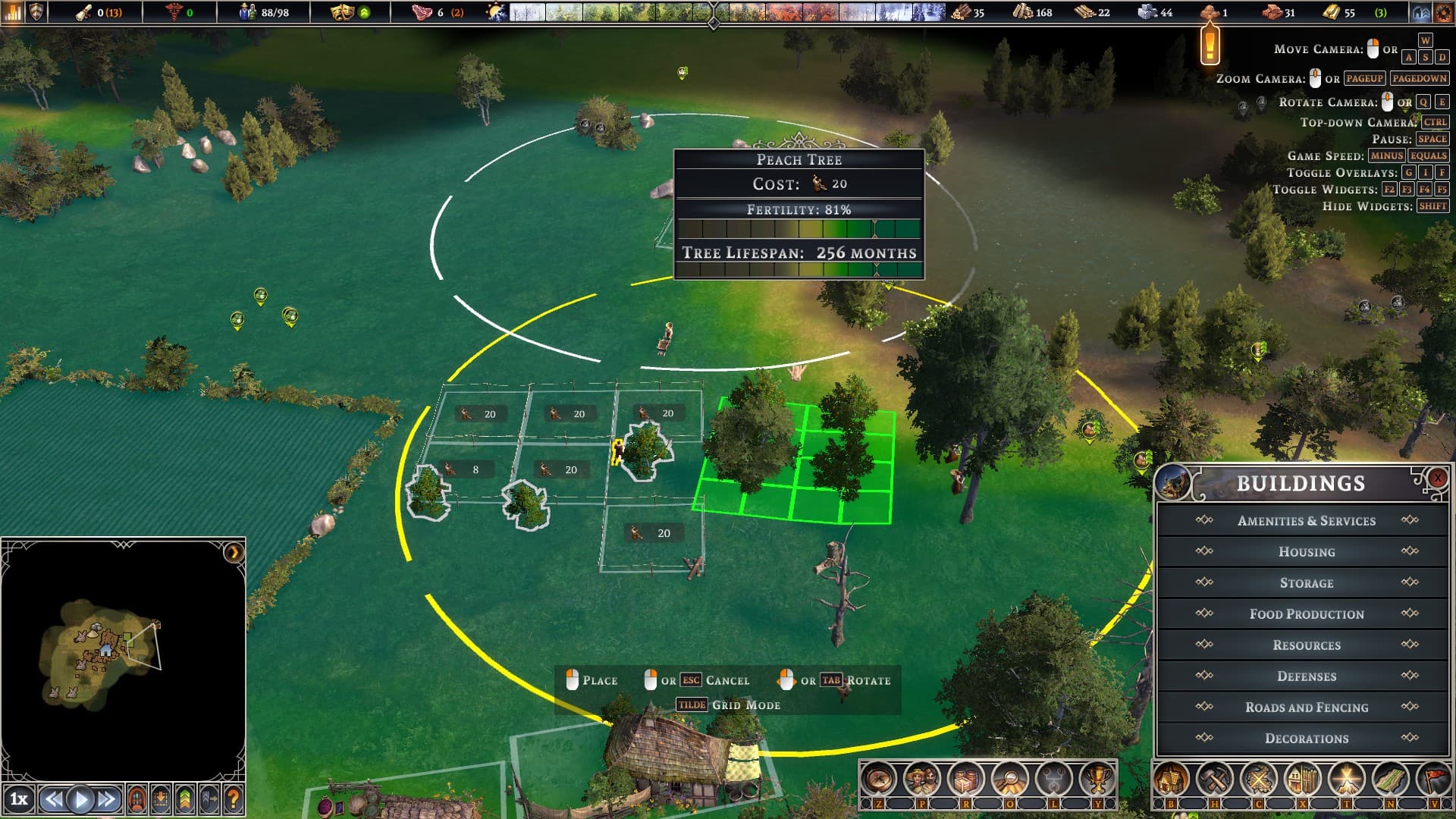Choose the Storage building category
The image size is (1456, 819).
tap(1306, 583)
